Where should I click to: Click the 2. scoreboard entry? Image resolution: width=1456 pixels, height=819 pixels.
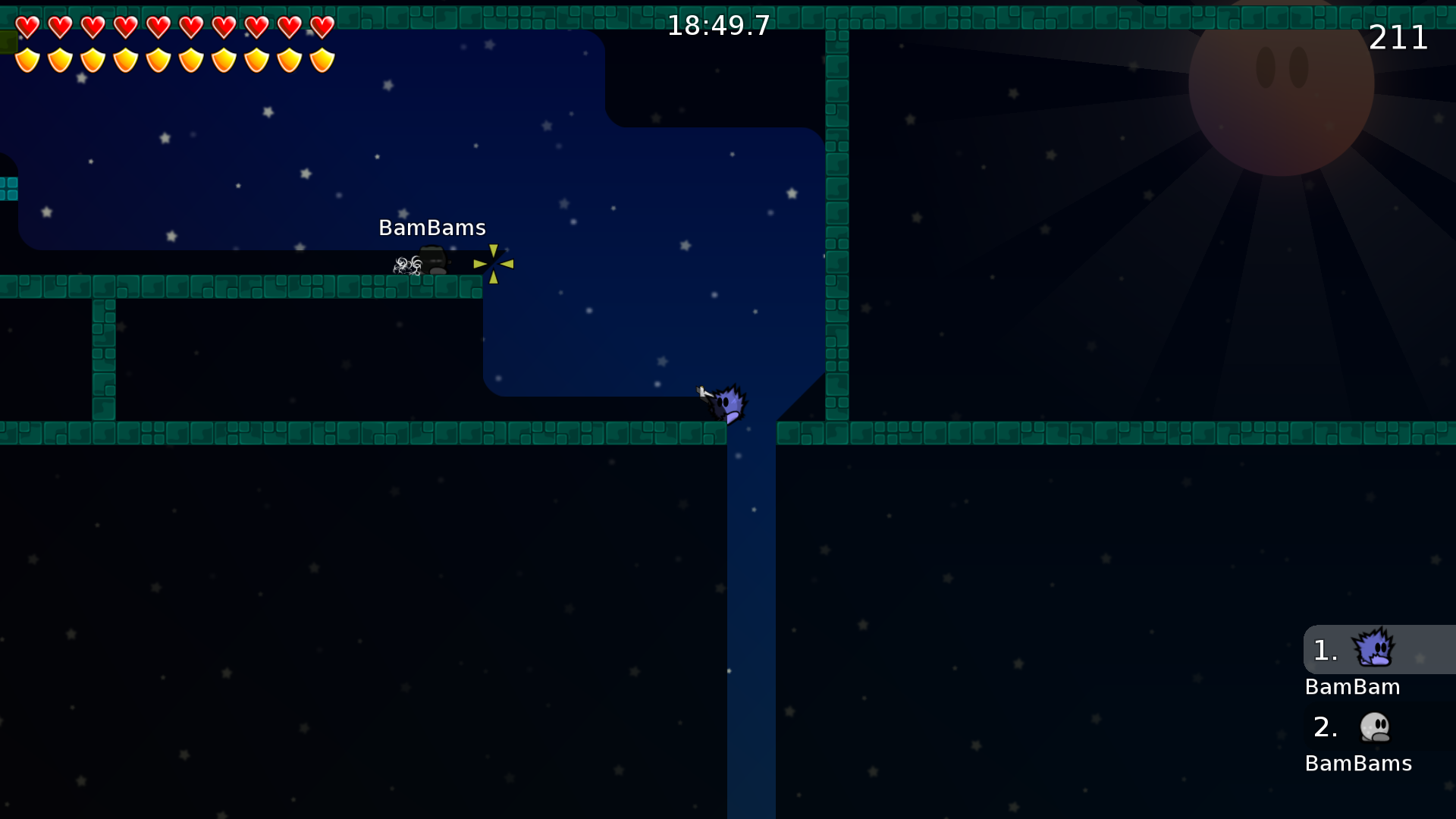coord(1325,726)
